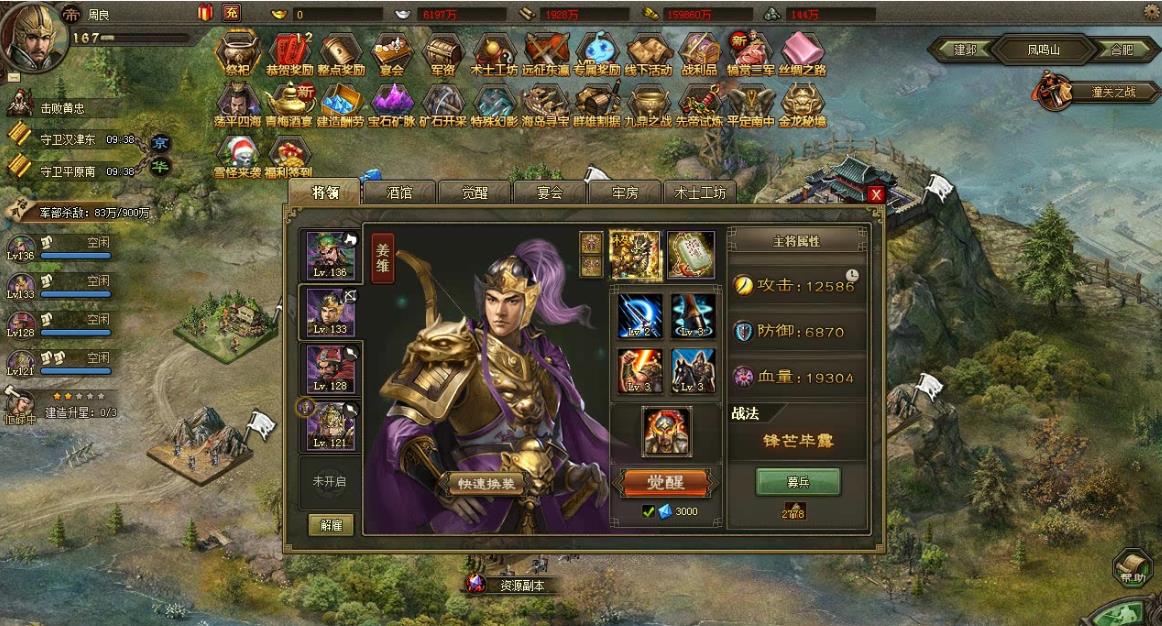Open the 宝石矿脉 purple crystal icon

click(391, 103)
